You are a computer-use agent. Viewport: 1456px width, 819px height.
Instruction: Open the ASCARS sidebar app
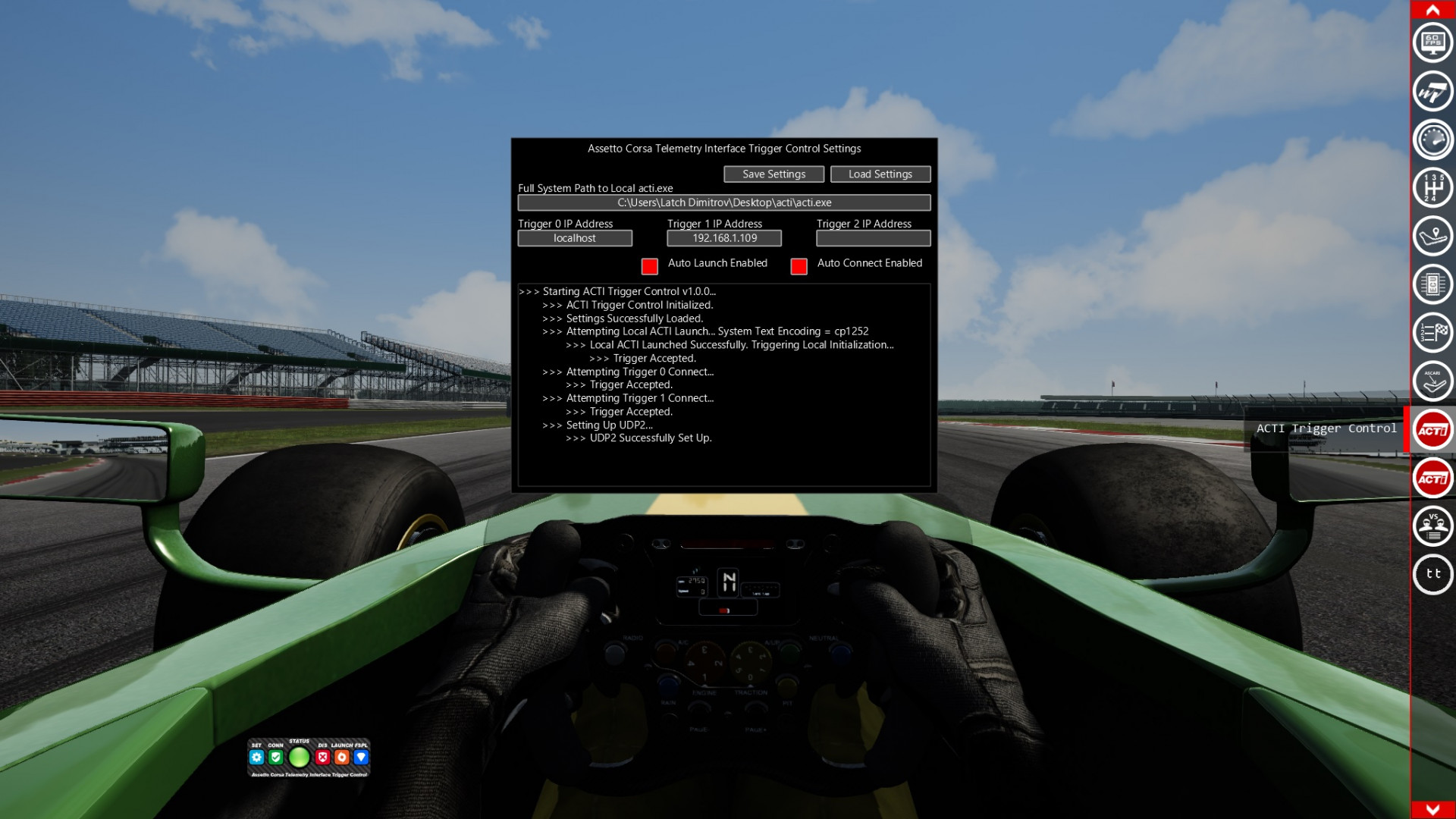click(1433, 381)
